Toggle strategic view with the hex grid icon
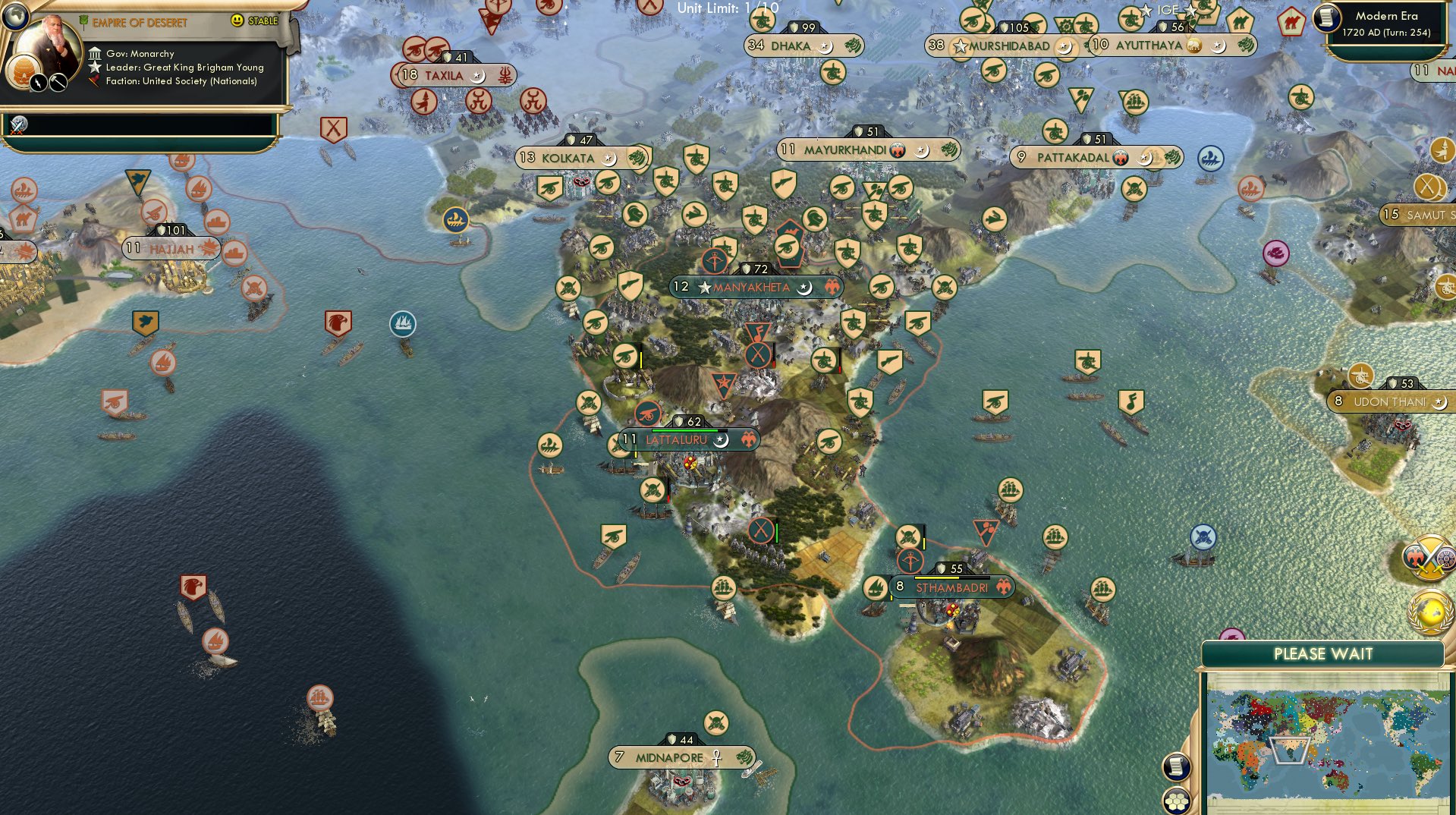Image resolution: width=1456 pixels, height=815 pixels. [1177, 801]
